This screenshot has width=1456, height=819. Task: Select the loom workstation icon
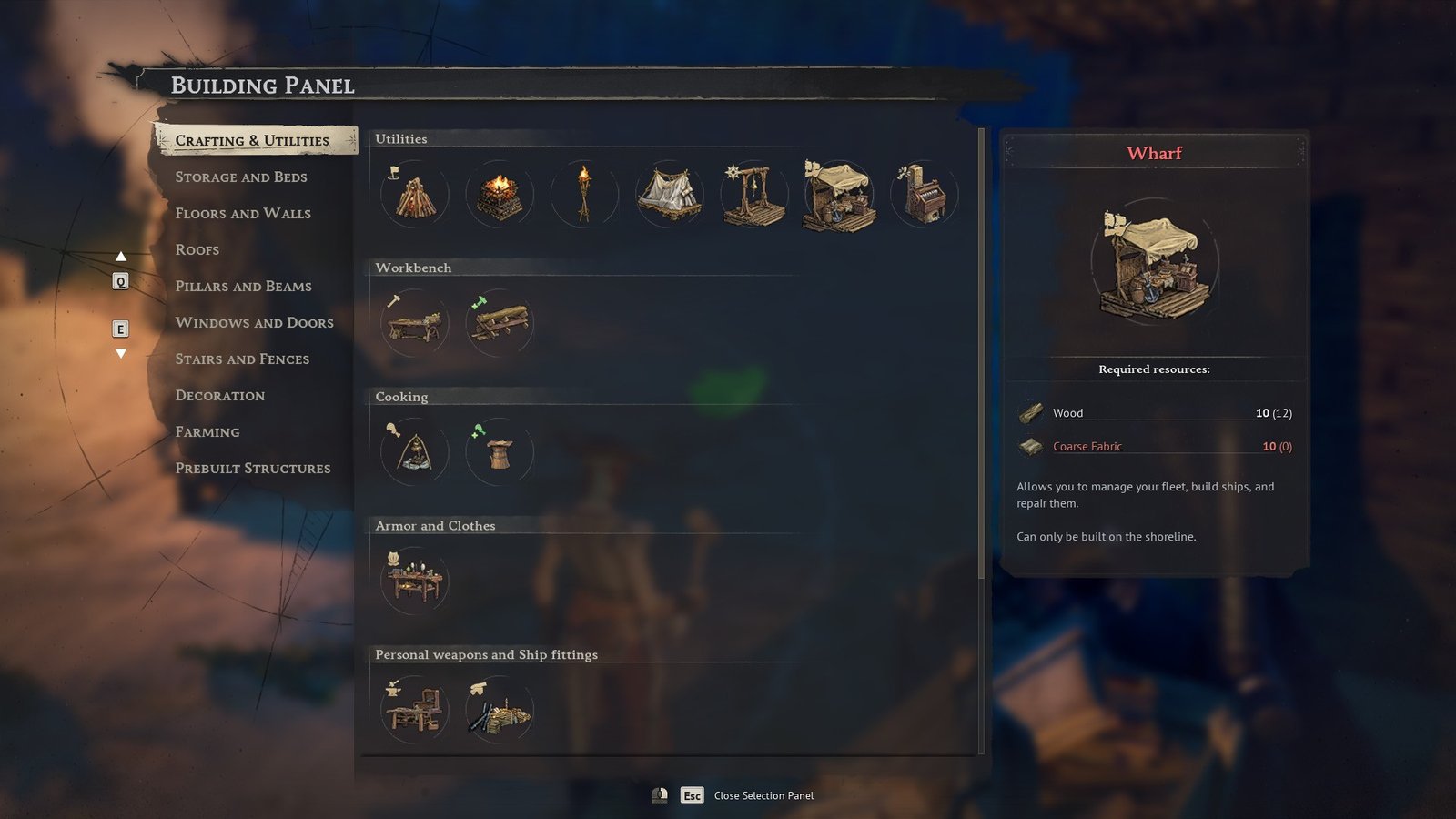tap(923, 194)
